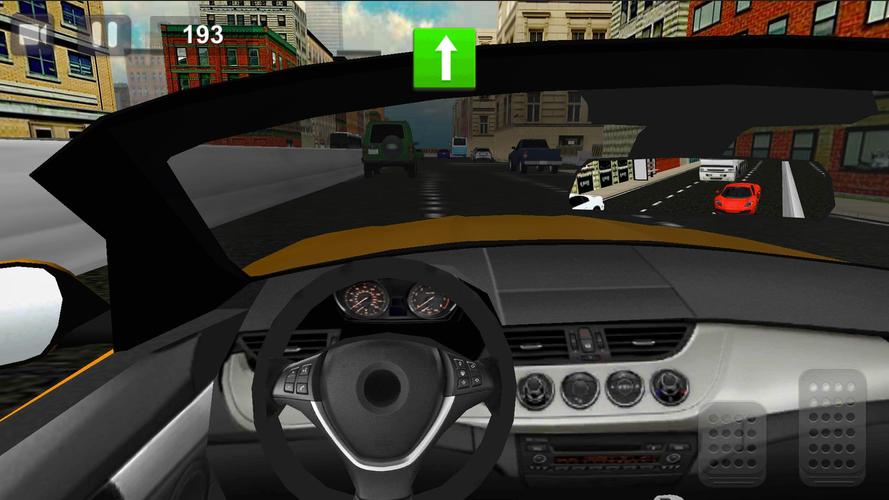Hit the short brake pedal
889x500 pixels.
tap(732, 443)
